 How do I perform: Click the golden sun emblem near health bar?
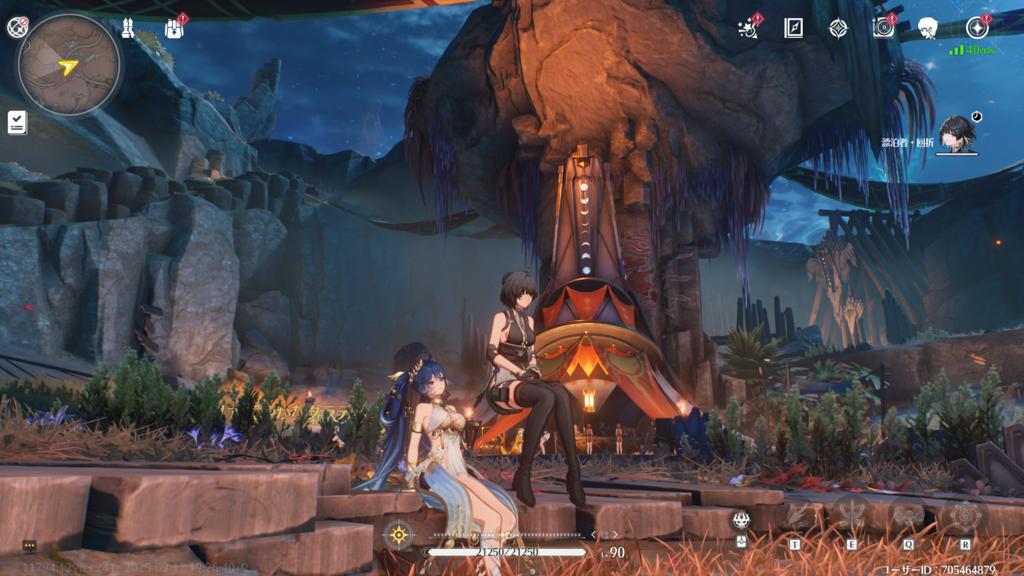[x=399, y=534]
